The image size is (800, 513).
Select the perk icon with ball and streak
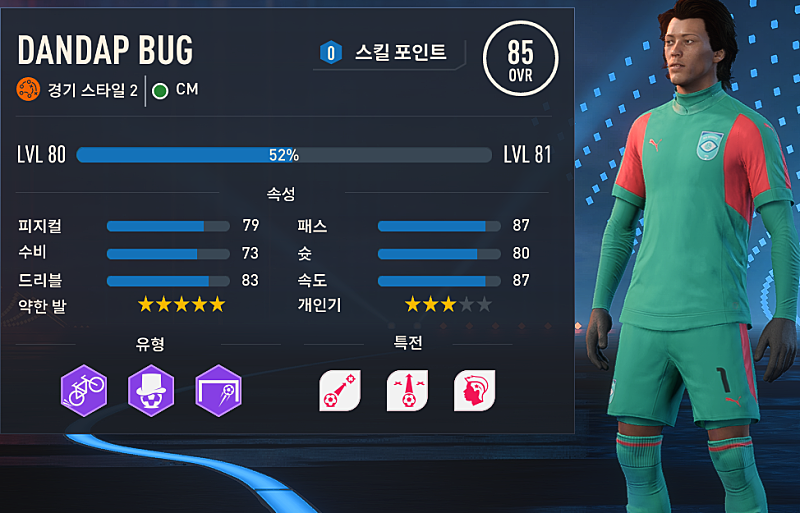[339, 390]
